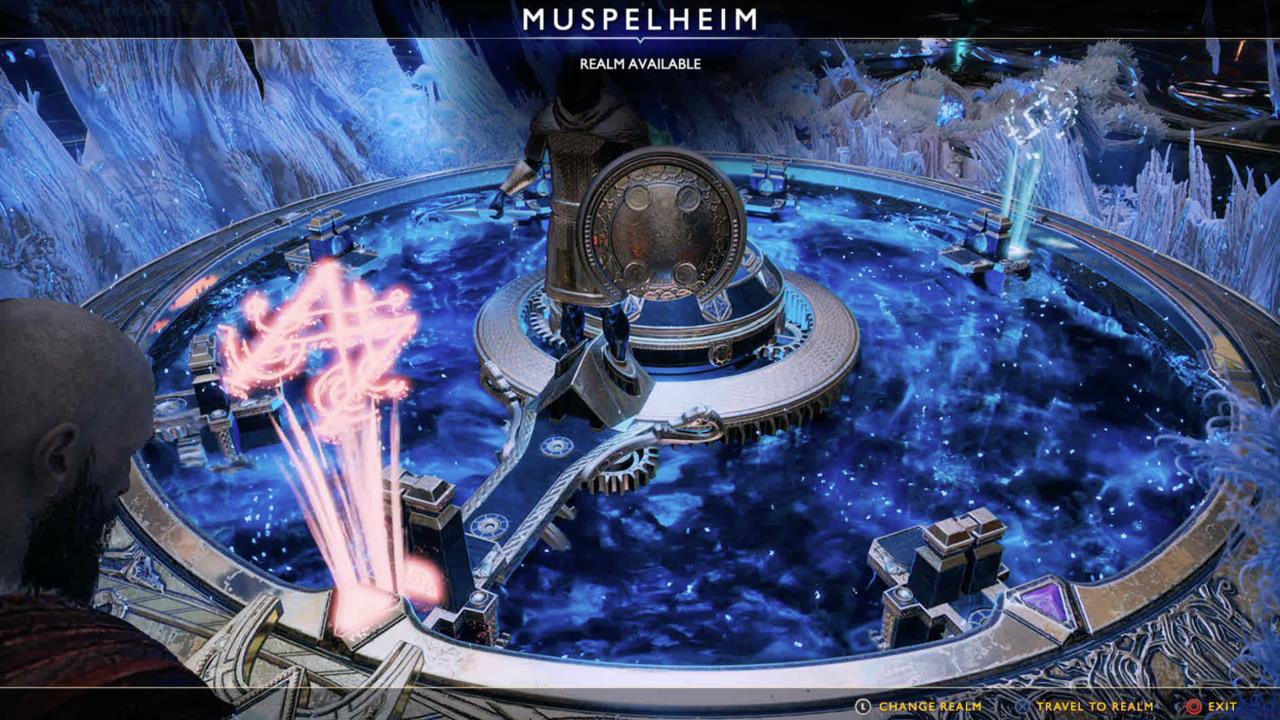This screenshot has width=1280, height=720.
Task: Click the MUSPELHEIM realm title
Action: pos(640,17)
